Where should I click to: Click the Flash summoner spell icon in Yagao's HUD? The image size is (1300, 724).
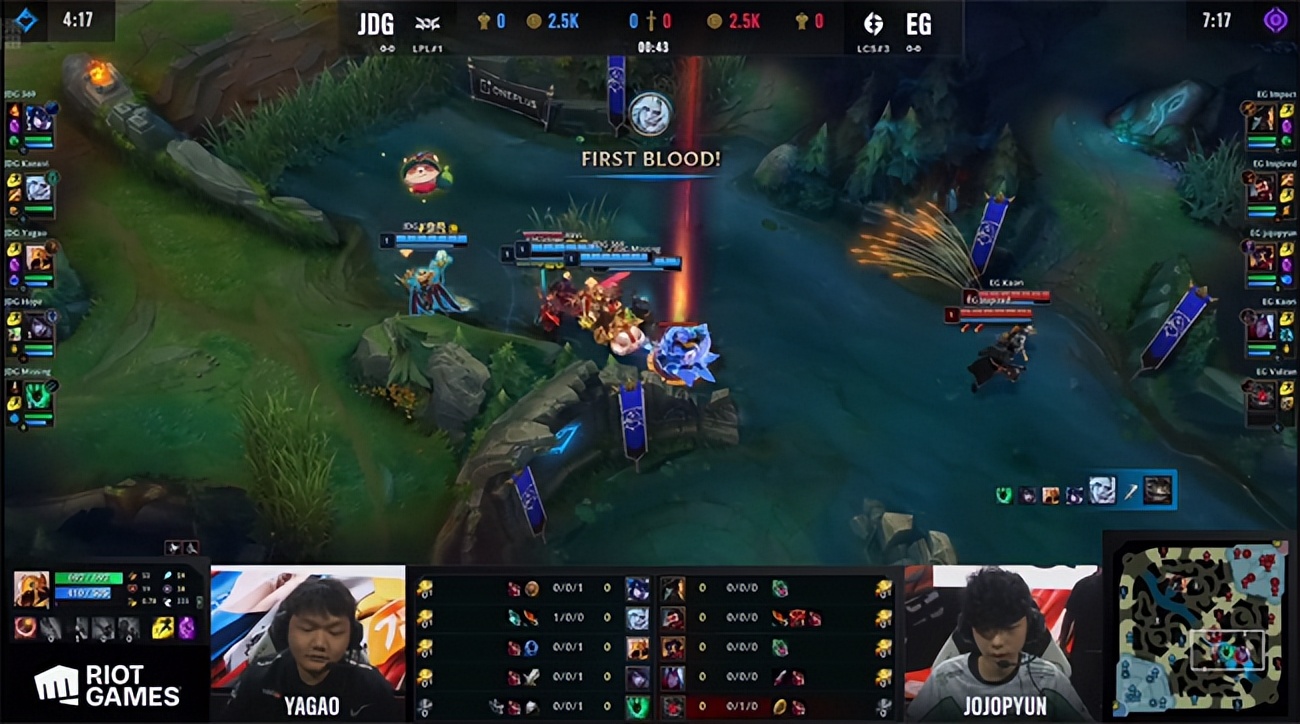click(163, 628)
